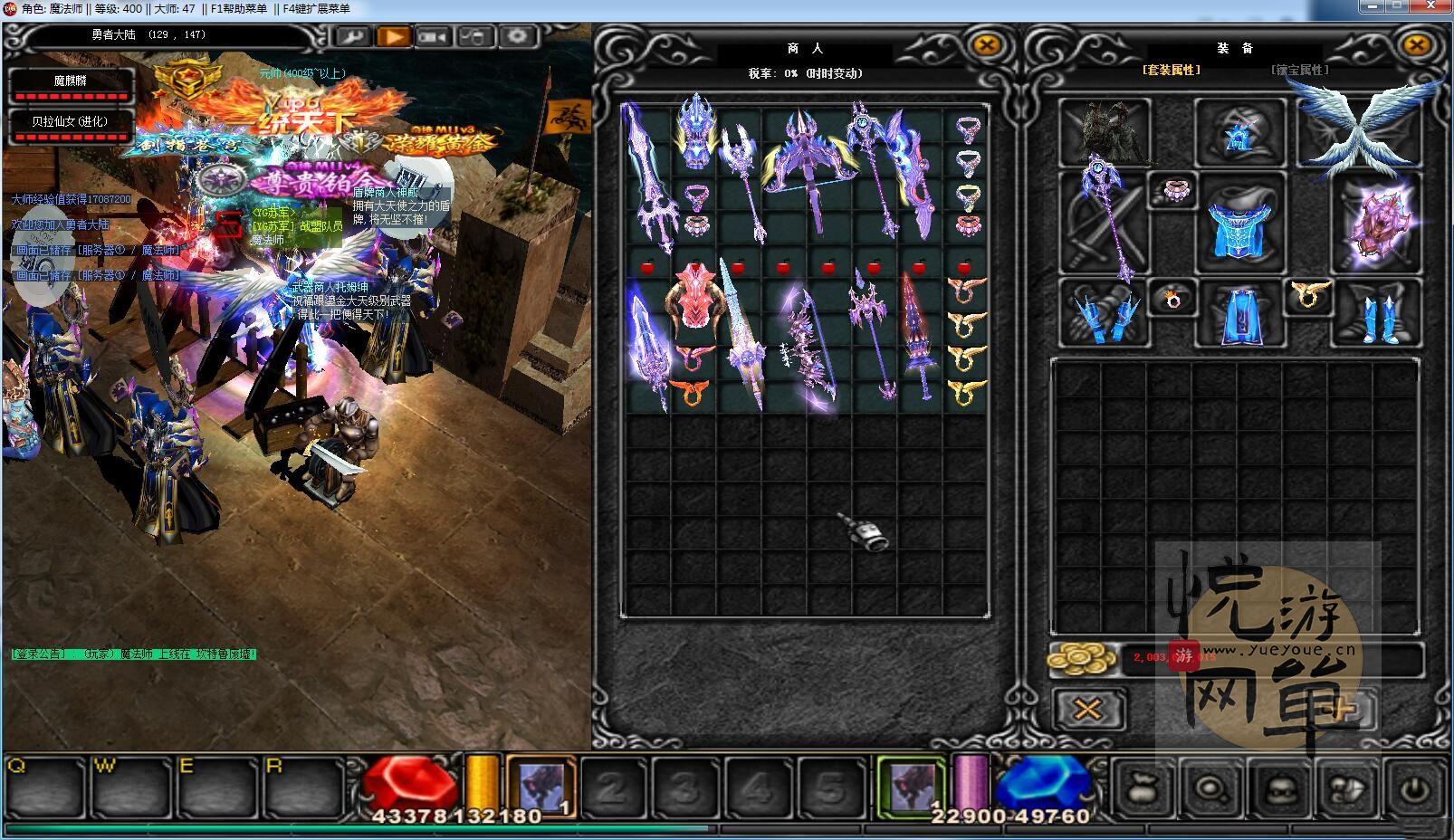The height and width of the screenshot is (840, 1454).
Task: Open the 套装属性 set attributes tab
Action: click(x=1171, y=70)
